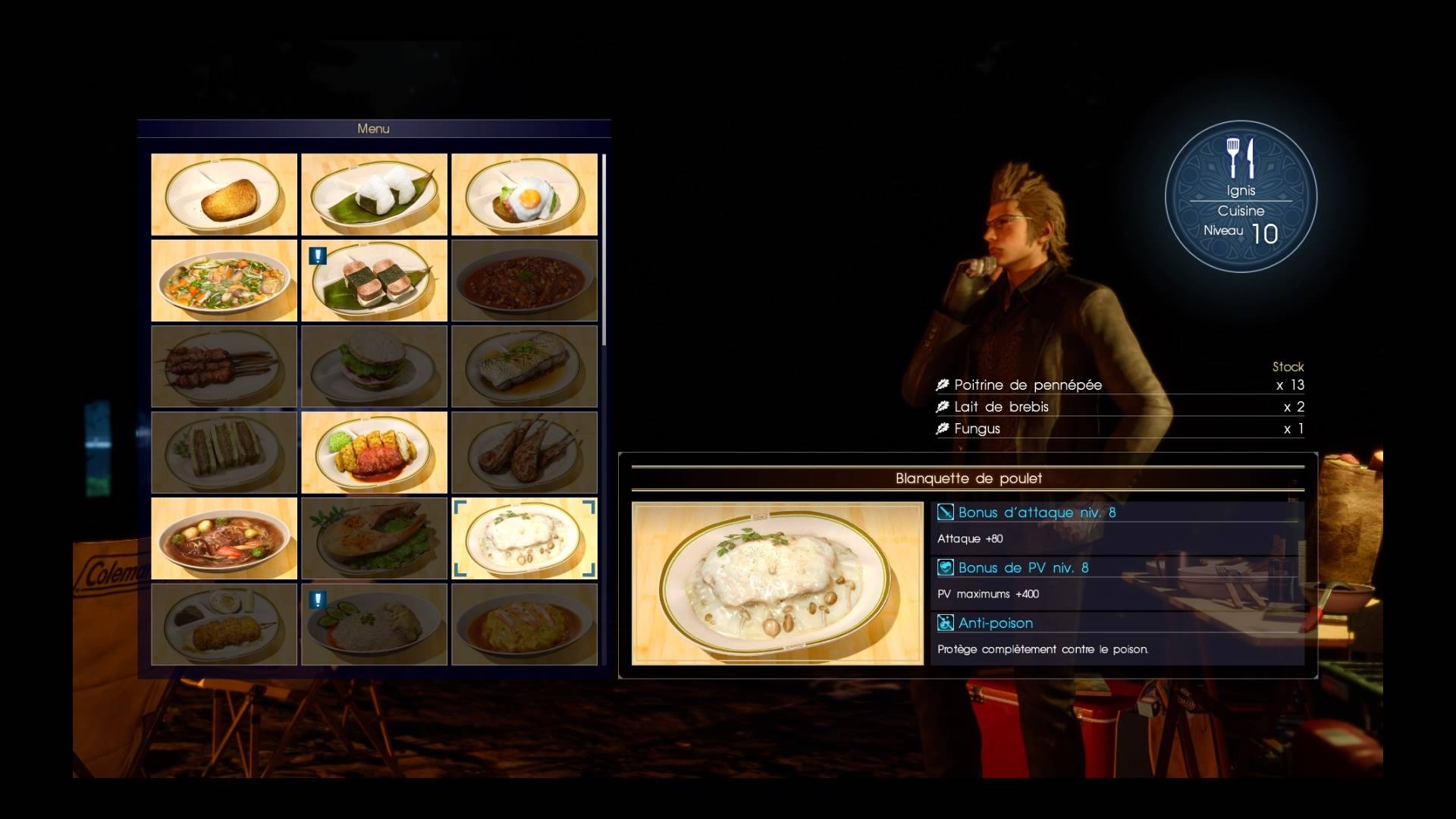
Task: Pick the fried egg toast recipe
Action: pyautogui.click(x=524, y=195)
